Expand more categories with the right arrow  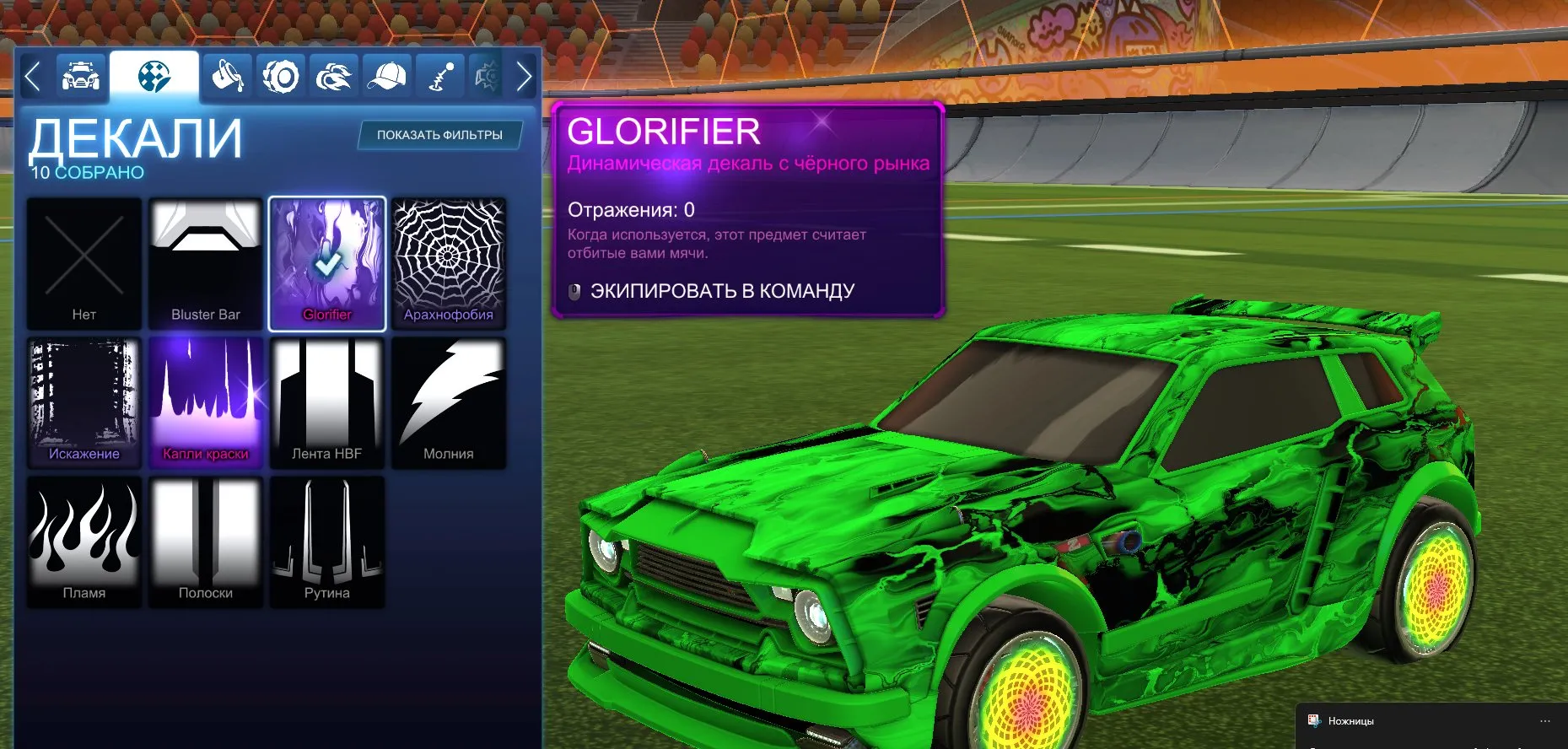524,75
